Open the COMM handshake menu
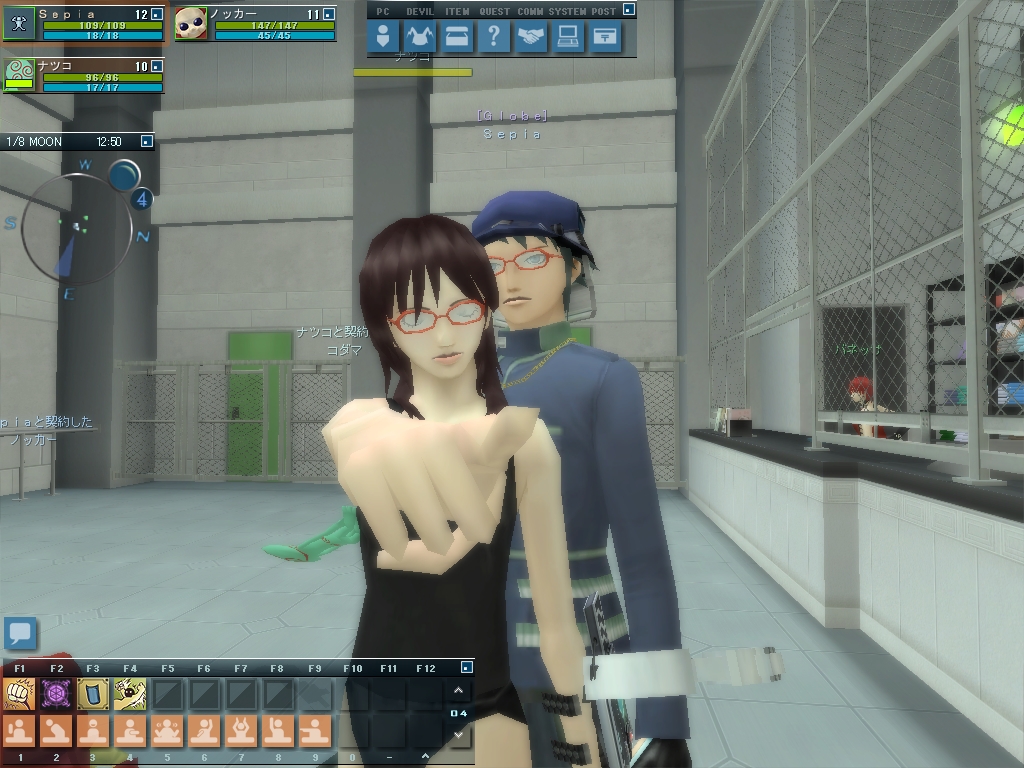 tap(531, 37)
